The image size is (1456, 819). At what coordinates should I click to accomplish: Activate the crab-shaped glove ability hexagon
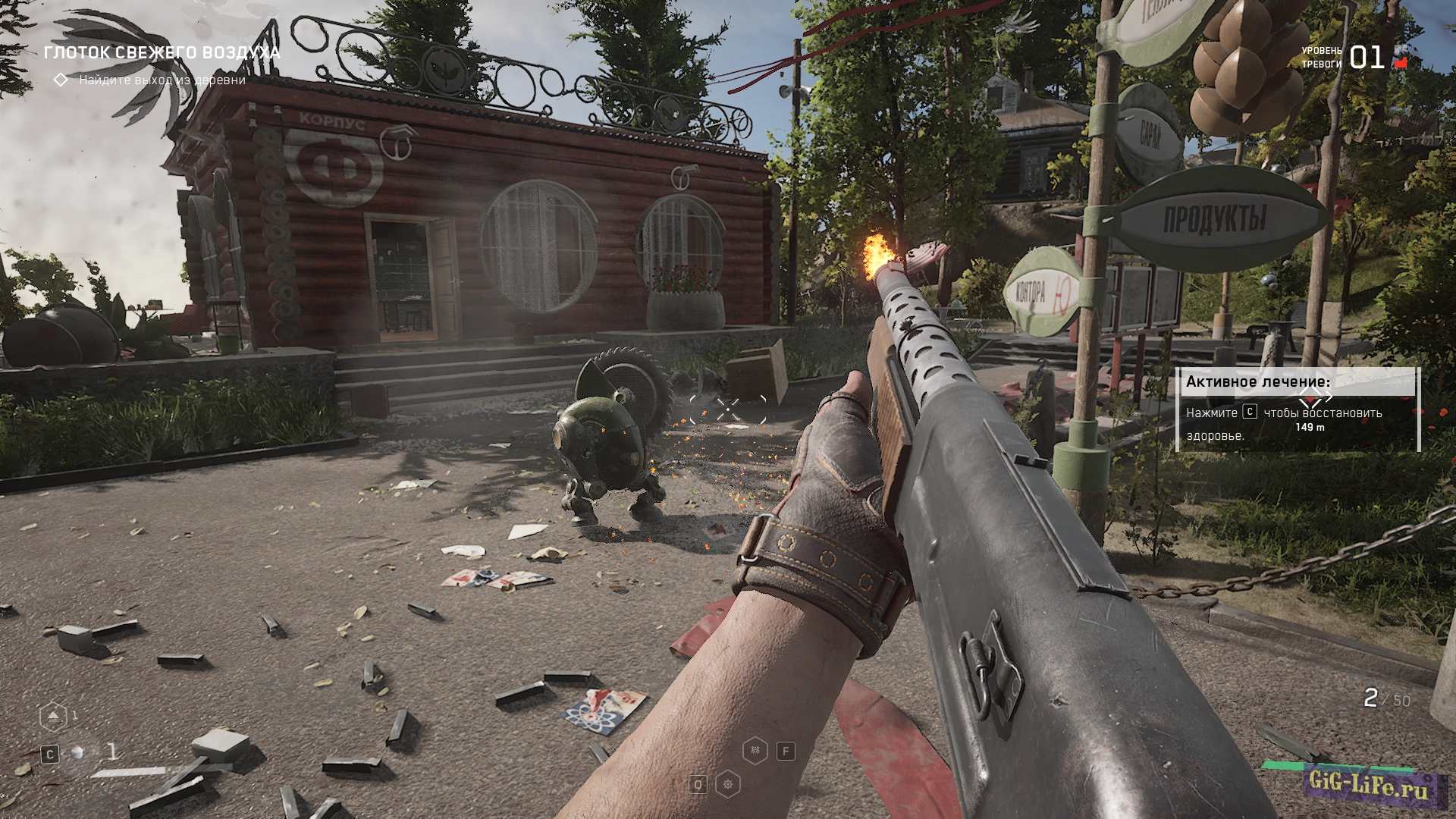coord(755,751)
